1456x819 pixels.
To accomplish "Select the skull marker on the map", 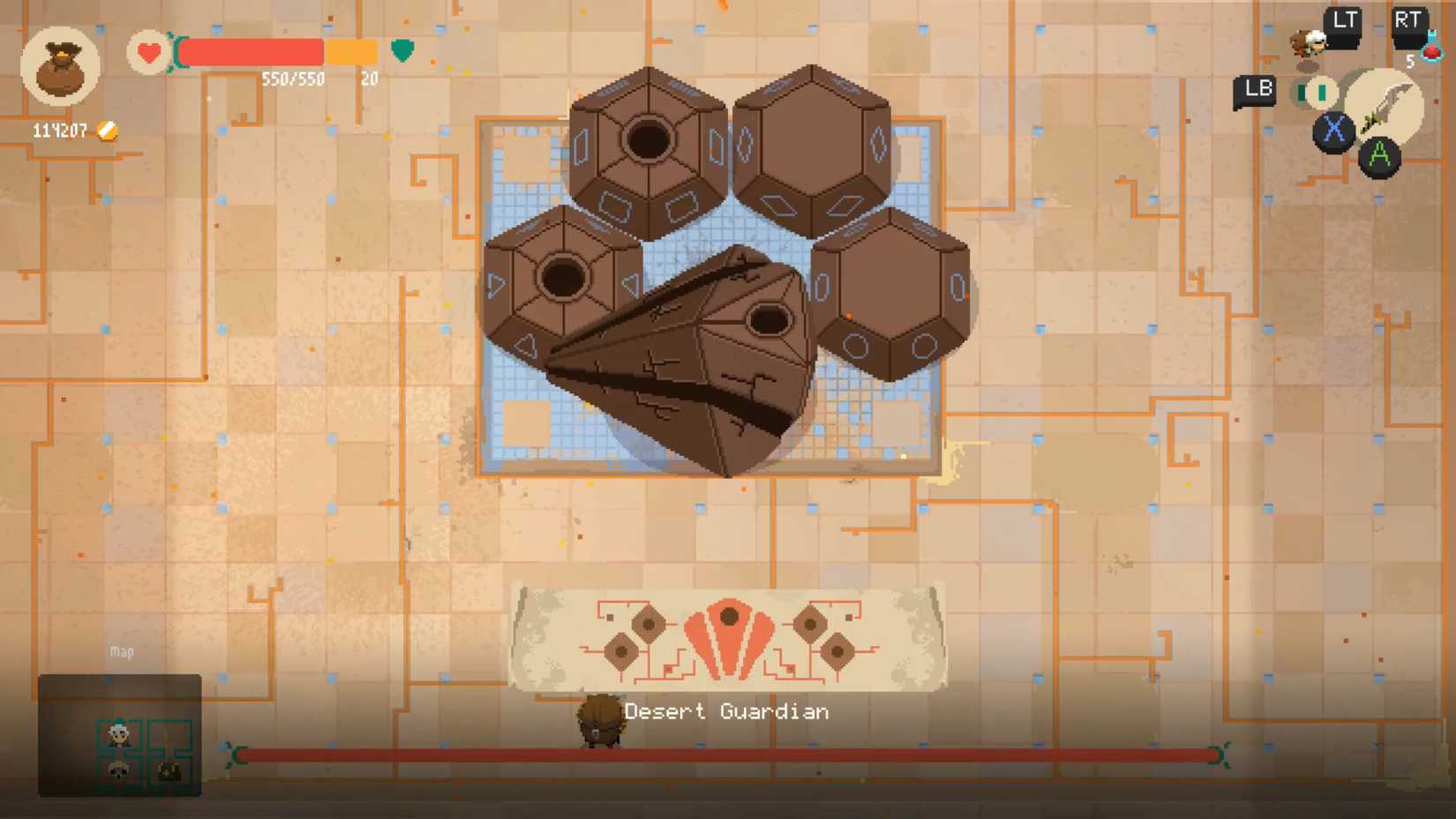I will [117, 770].
